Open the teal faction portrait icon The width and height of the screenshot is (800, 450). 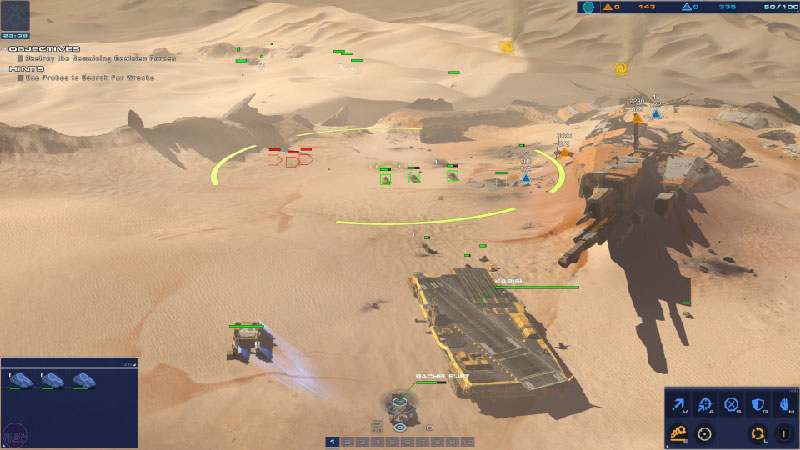(x=589, y=7)
